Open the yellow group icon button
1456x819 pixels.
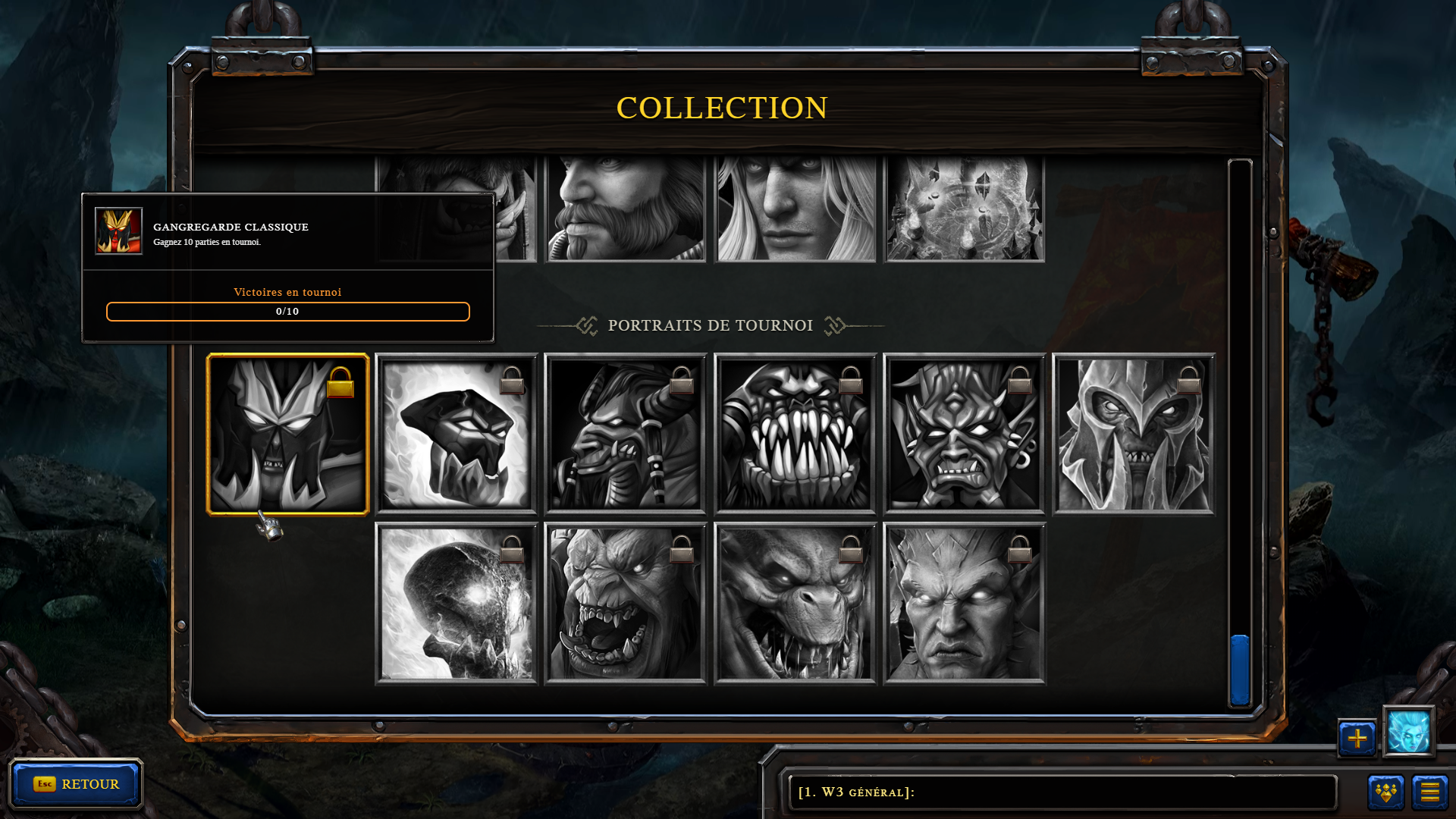tap(1385, 792)
